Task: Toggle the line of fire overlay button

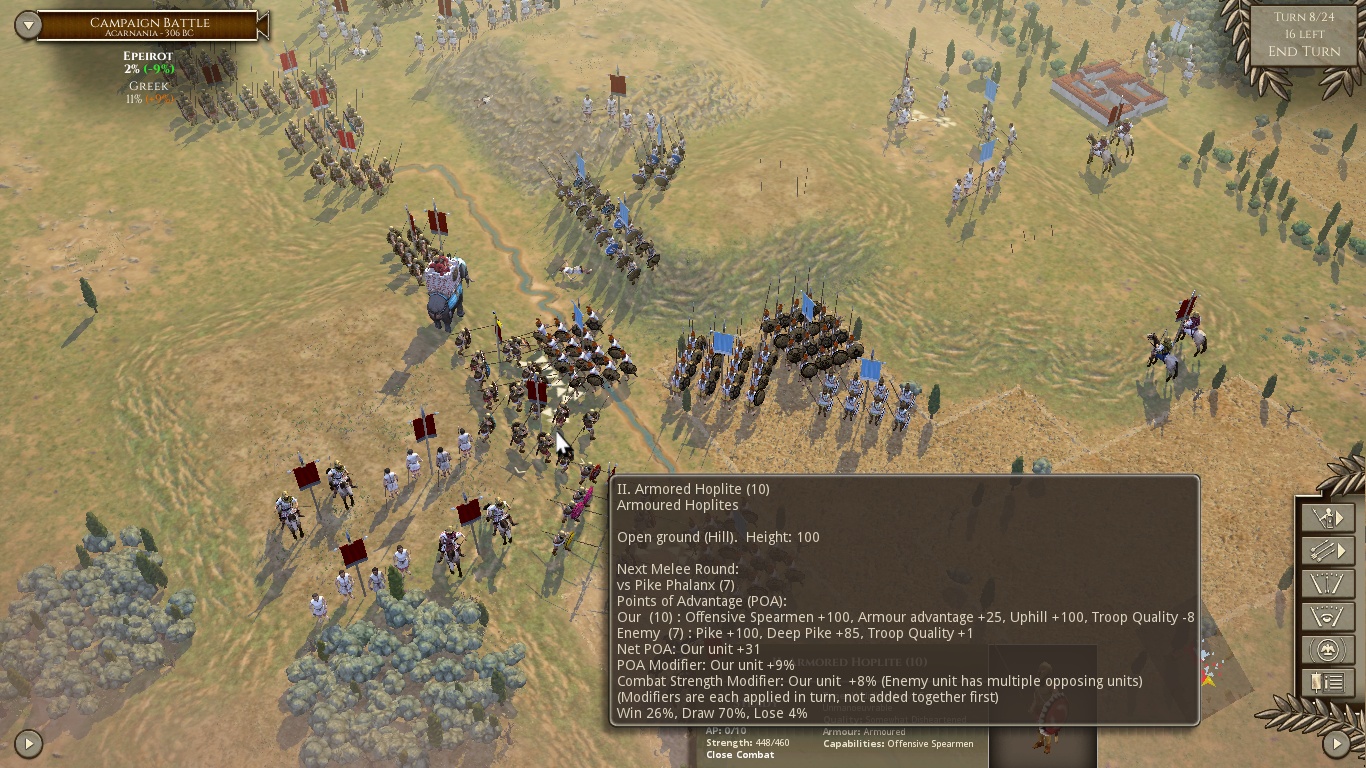Action: pyautogui.click(x=1327, y=584)
